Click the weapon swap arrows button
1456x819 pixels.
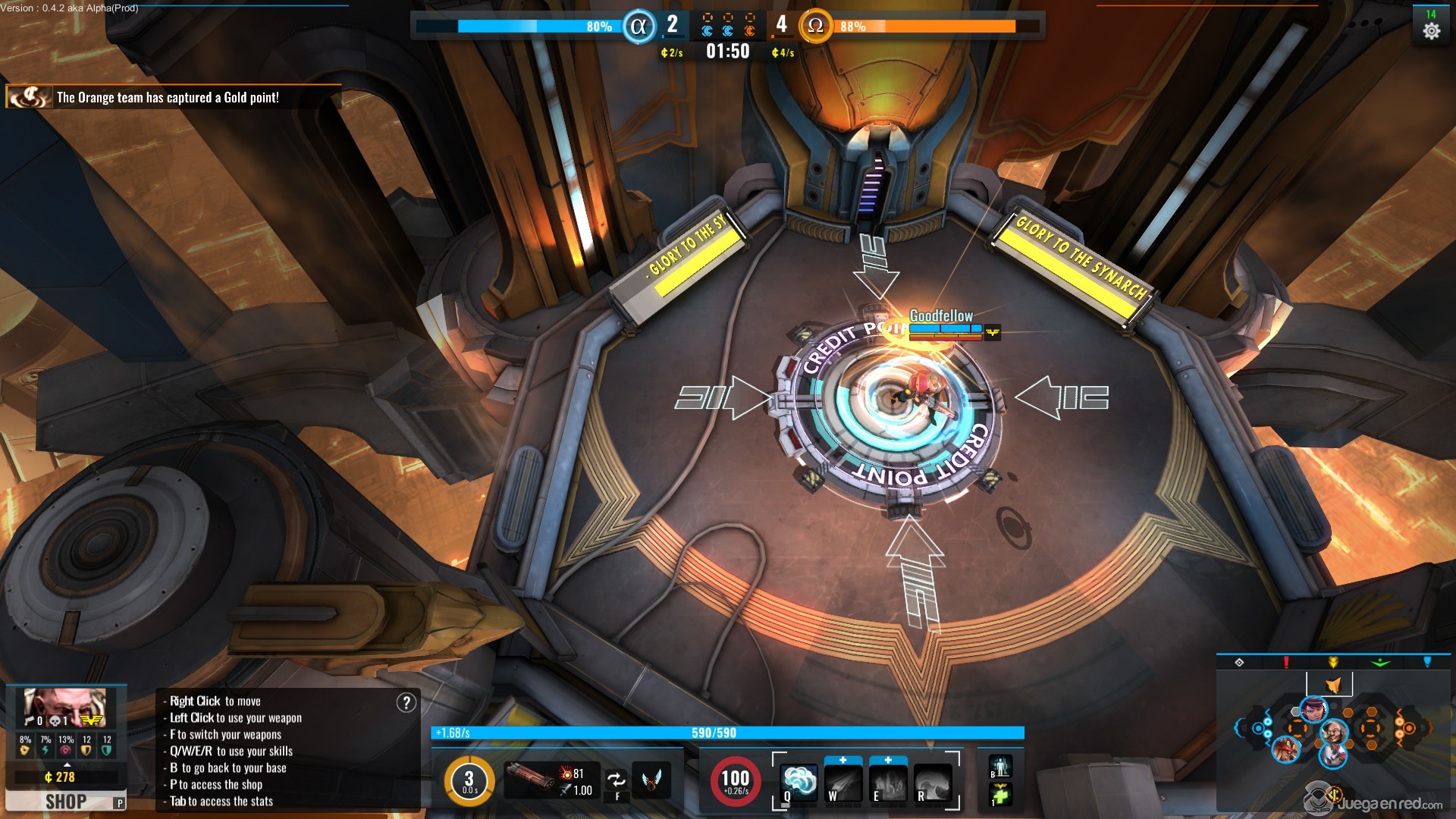point(617,779)
